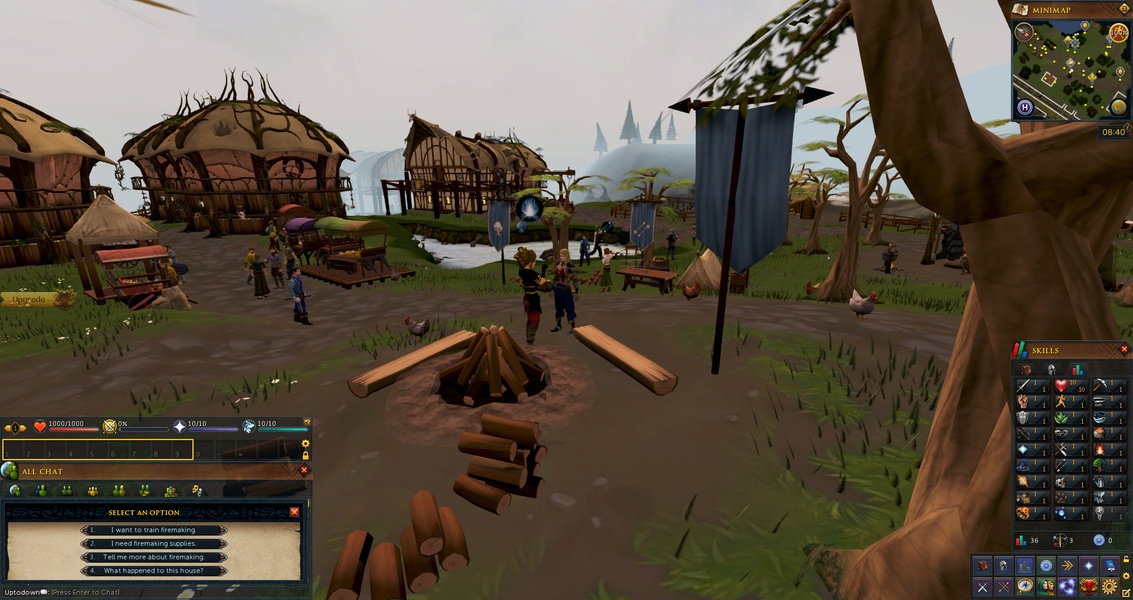Open the world map globe
The image size is (1133, 600).
coord(1118,106)
